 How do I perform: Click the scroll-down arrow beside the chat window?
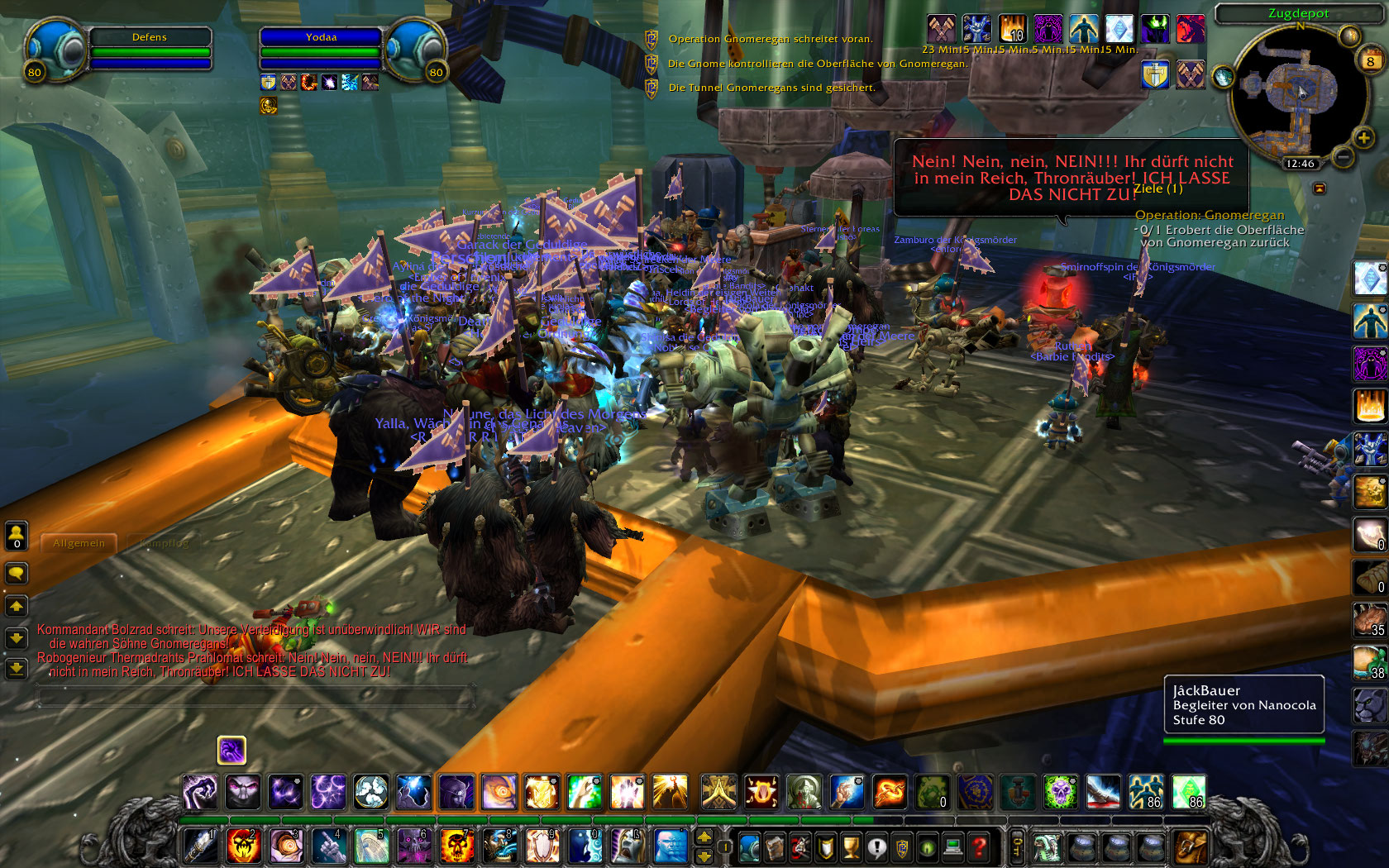(17, 637)
